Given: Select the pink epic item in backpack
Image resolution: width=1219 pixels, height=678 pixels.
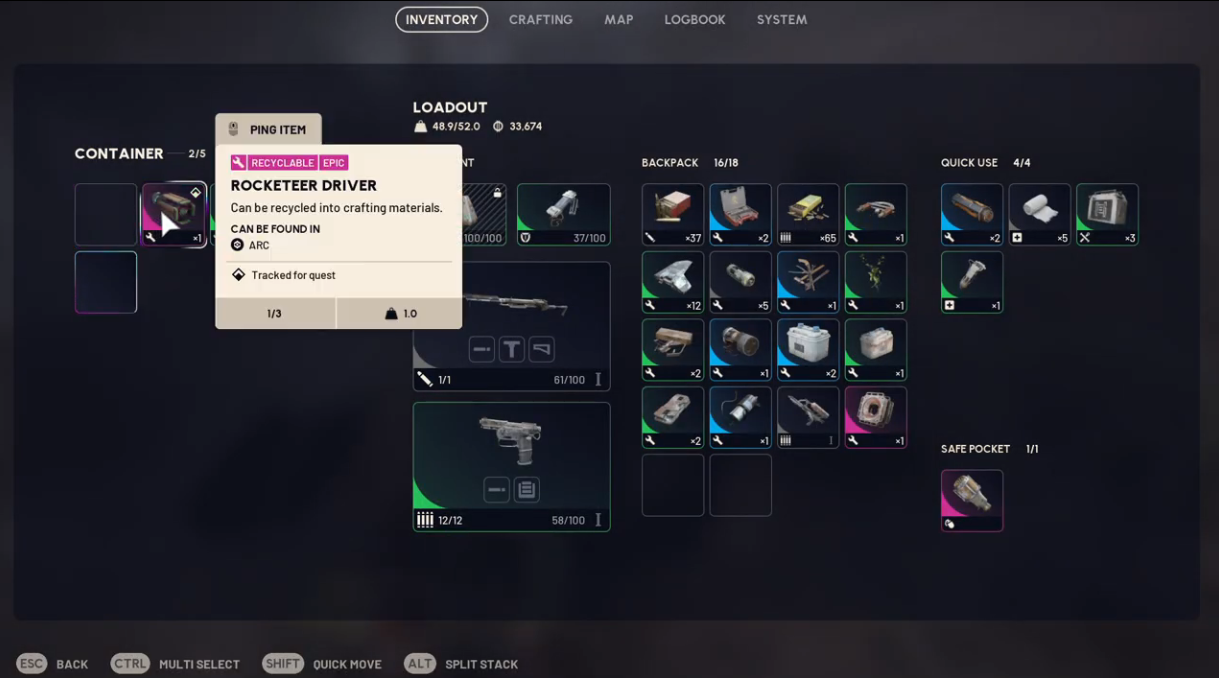Looking at the screenshot, I should click(x=876, y=417).
